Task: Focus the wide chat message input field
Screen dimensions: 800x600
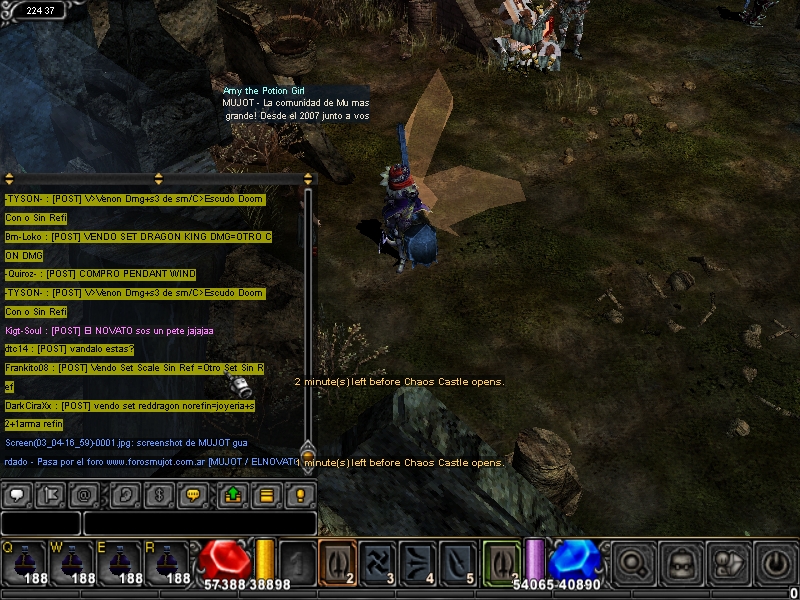Action: pyautogui.click(x=200, y=523)
